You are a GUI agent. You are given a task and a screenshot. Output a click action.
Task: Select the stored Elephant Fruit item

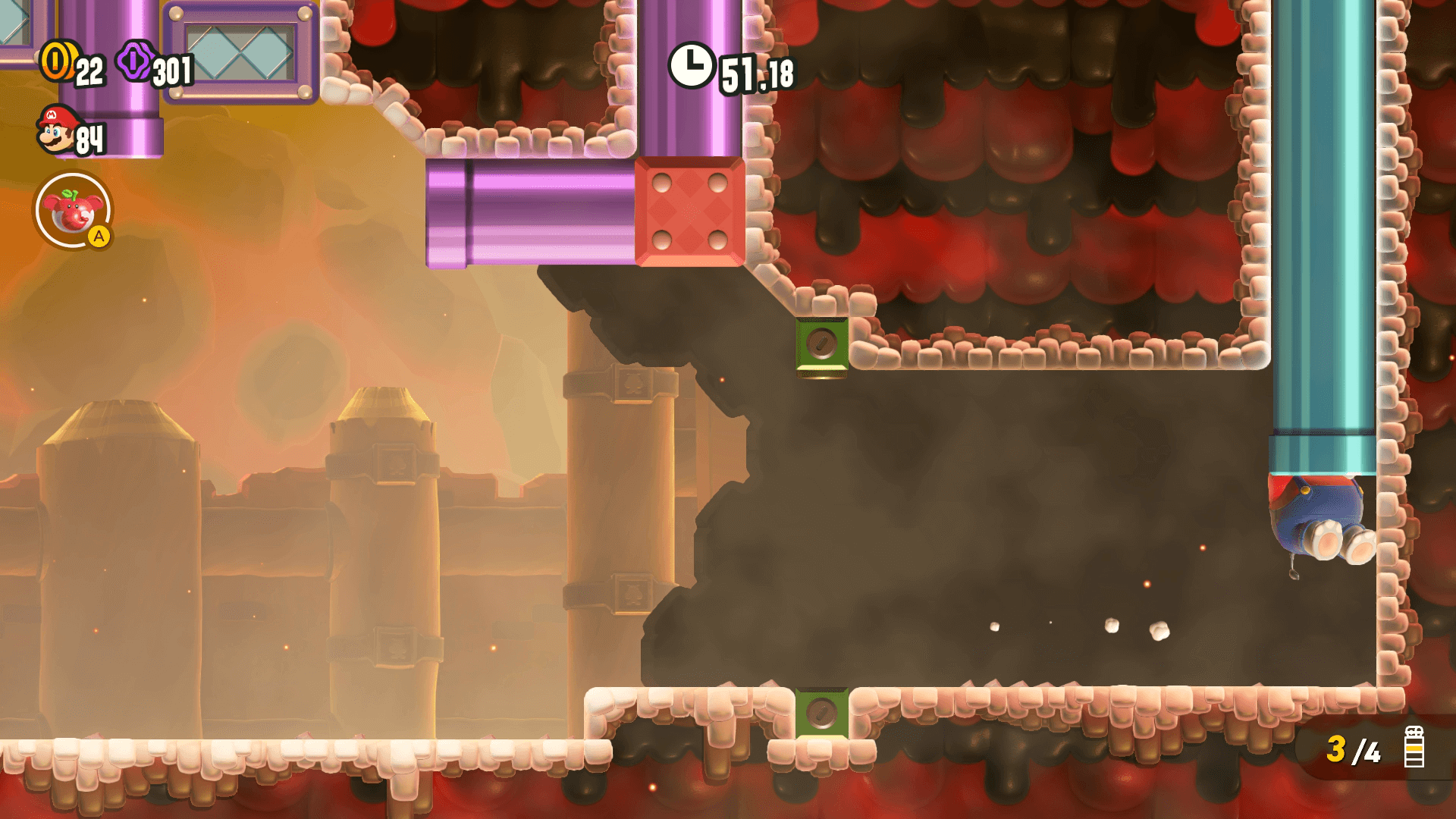[73, 212]
